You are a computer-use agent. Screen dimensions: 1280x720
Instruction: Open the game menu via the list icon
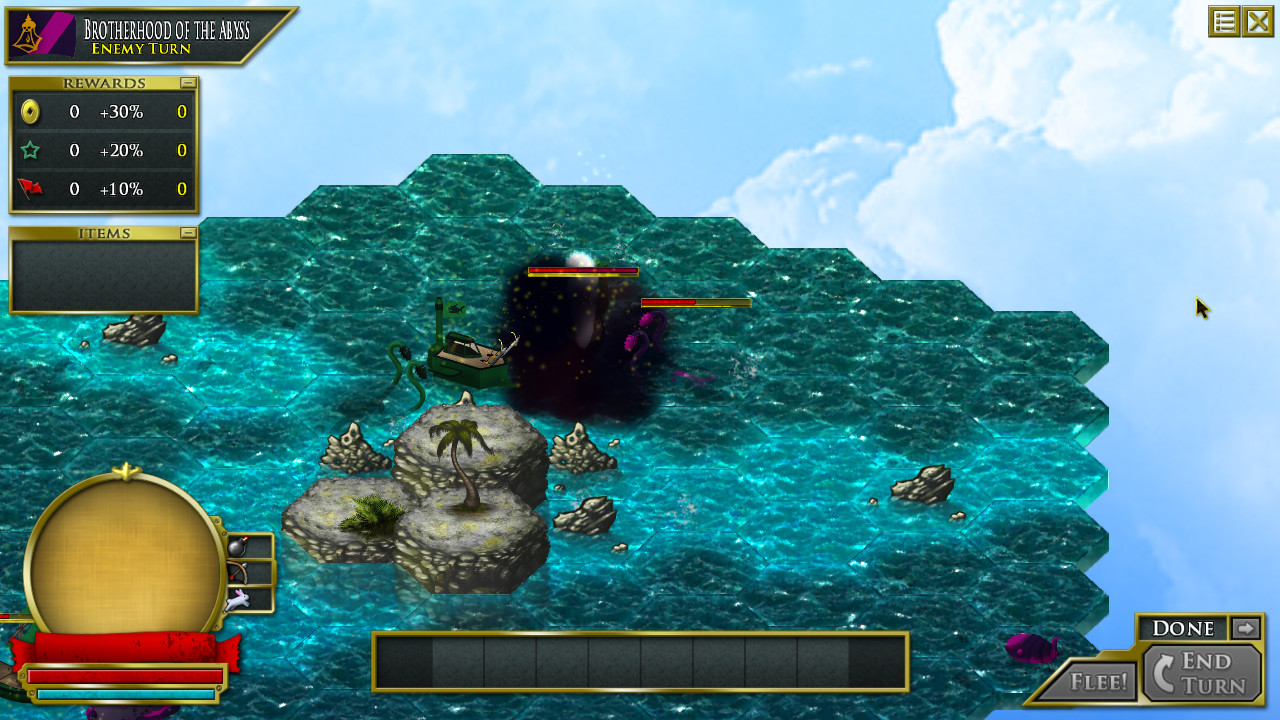click(1224, 21)
